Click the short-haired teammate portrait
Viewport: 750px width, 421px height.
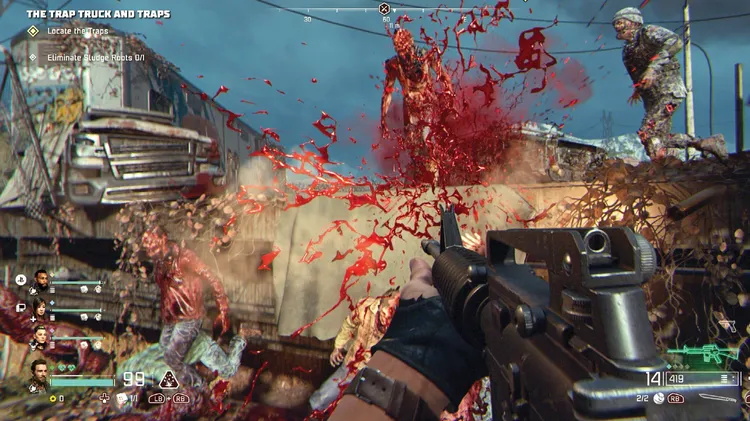[x=40, y=335]
